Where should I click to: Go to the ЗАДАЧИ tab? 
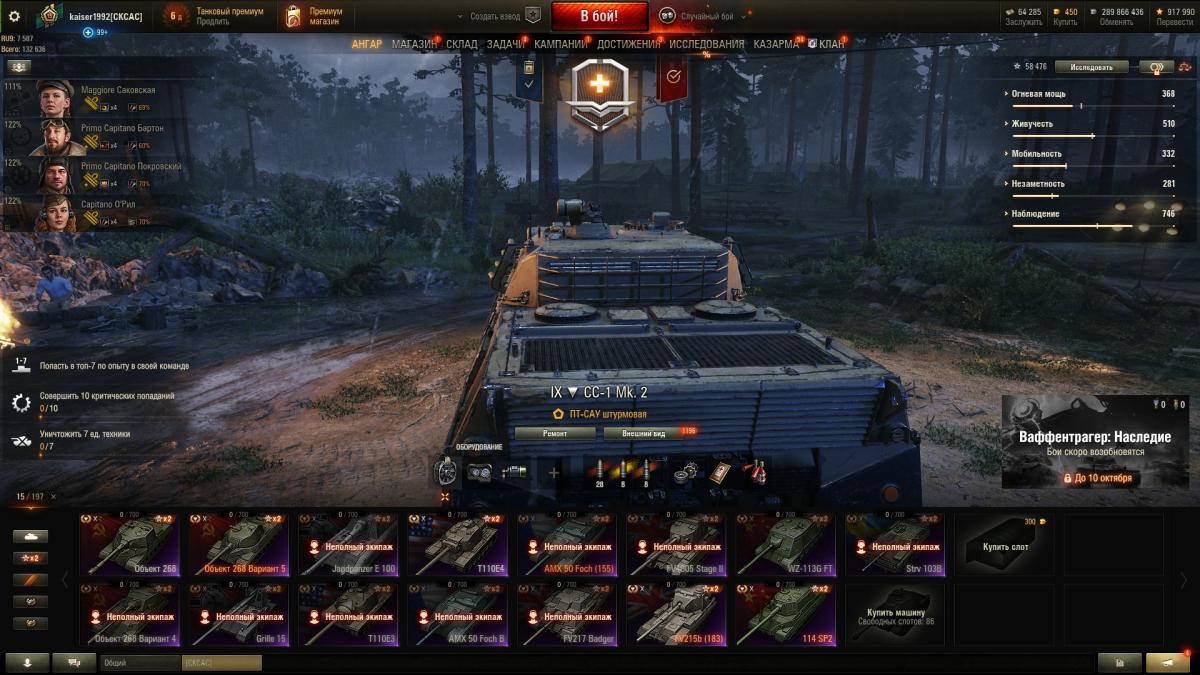click(x=506, y=44)
